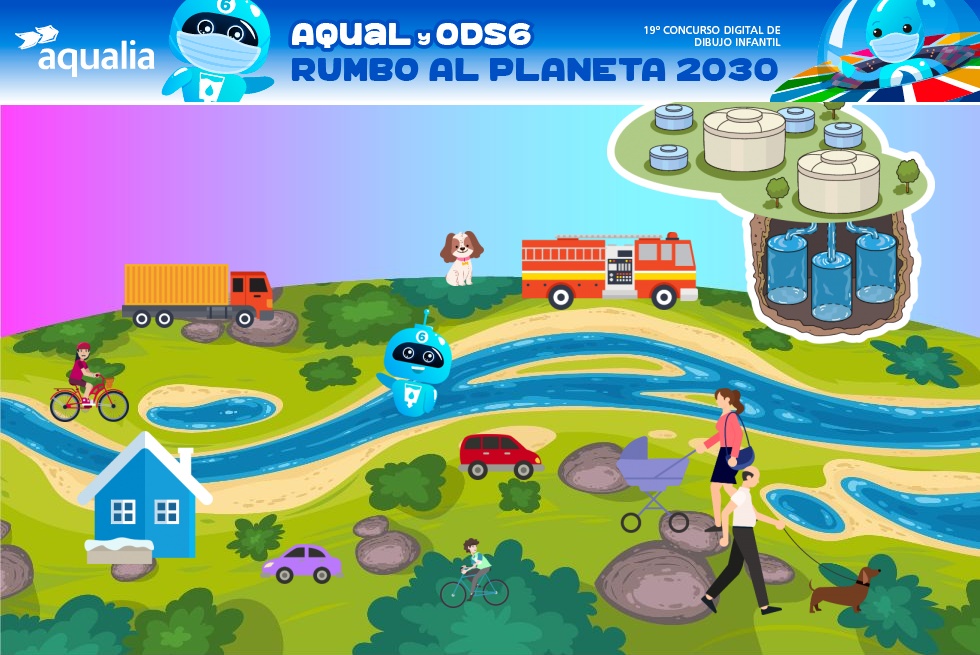Choose the red fire truck hotspot
The height and width of the screenshot is (655, 980).
tap(609, 268)
